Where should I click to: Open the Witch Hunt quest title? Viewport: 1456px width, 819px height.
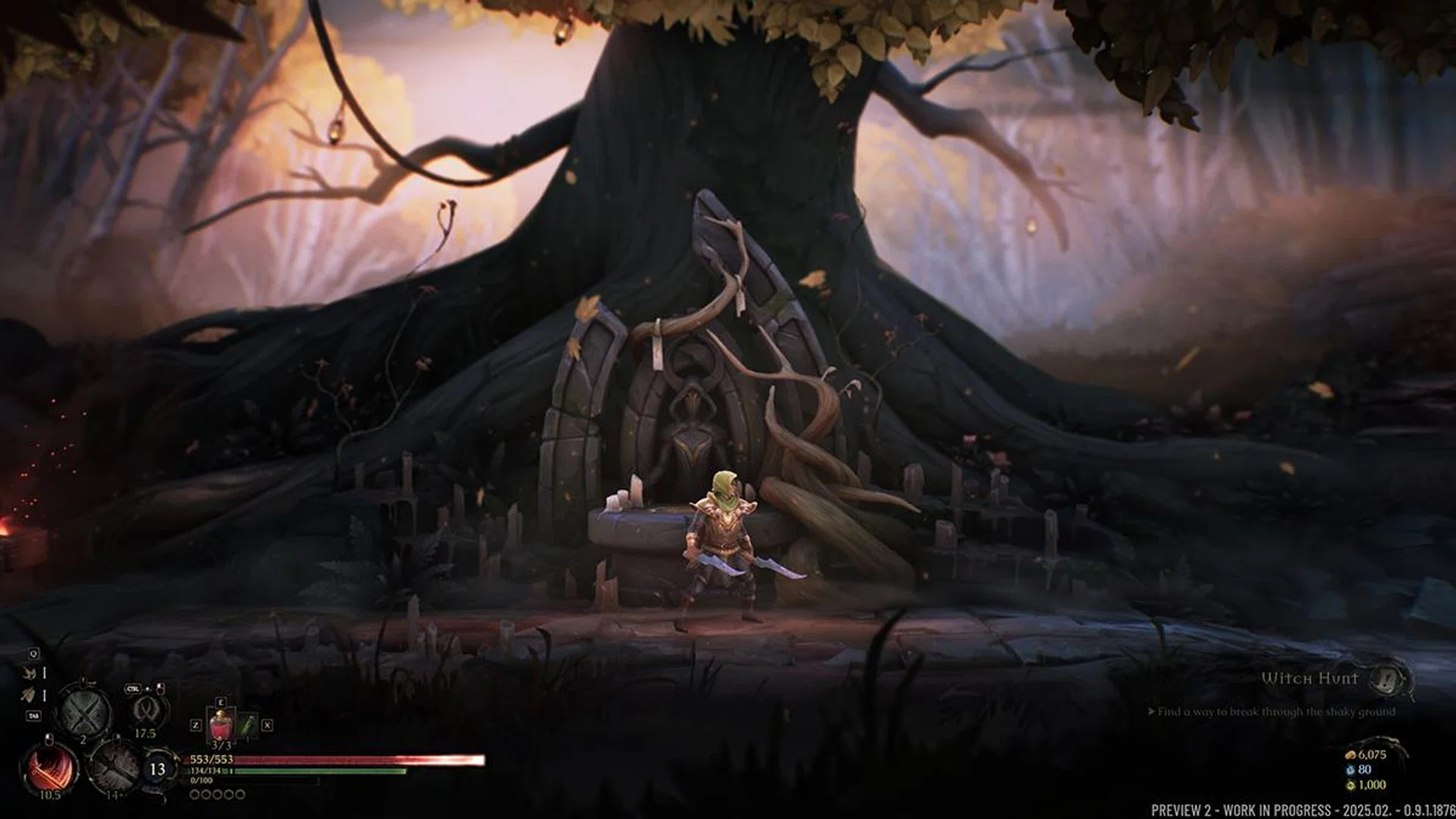pyautogui.click(x=1309, y=679)
